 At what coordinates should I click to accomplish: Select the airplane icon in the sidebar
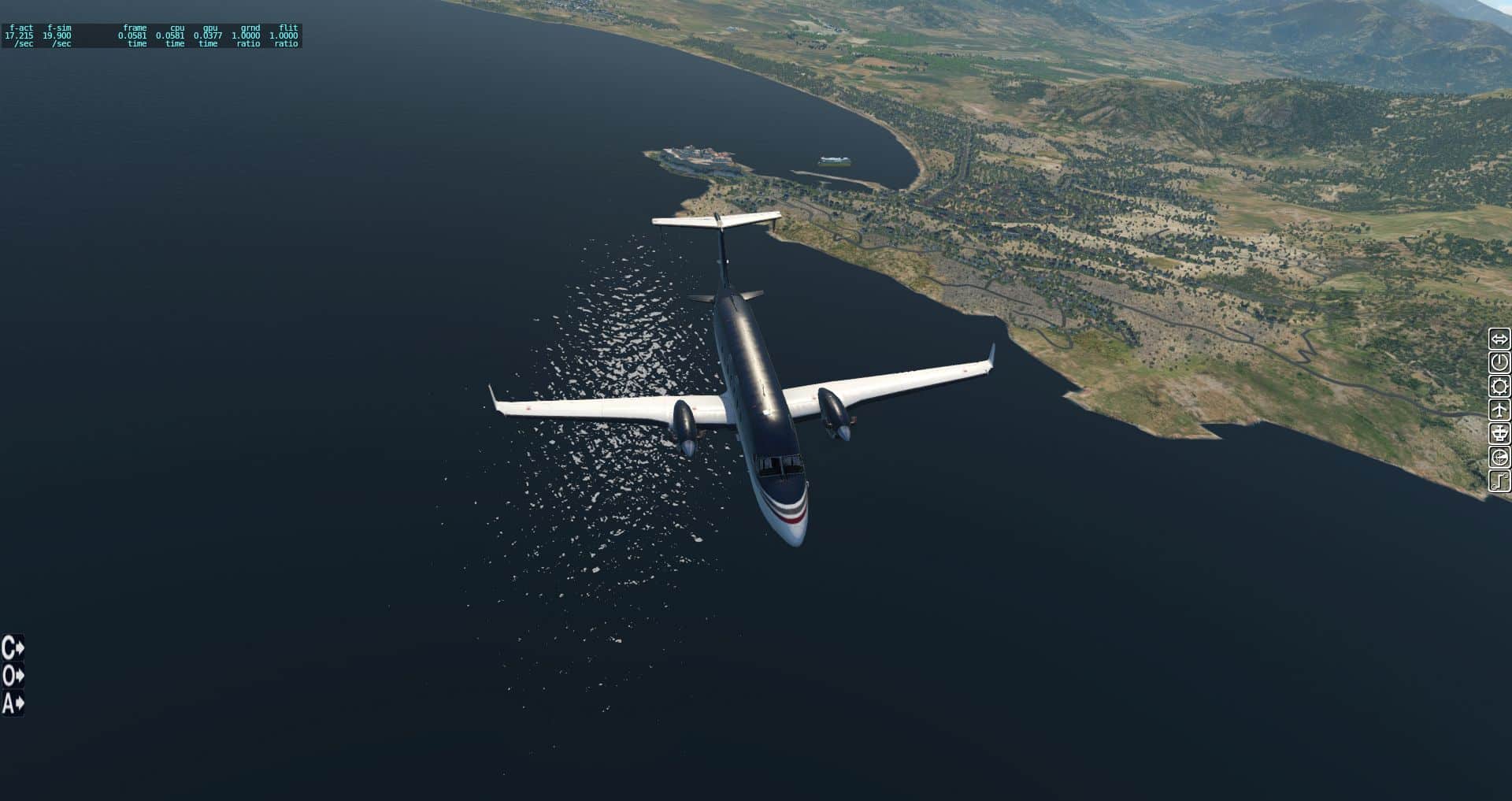coord(1499,410)
